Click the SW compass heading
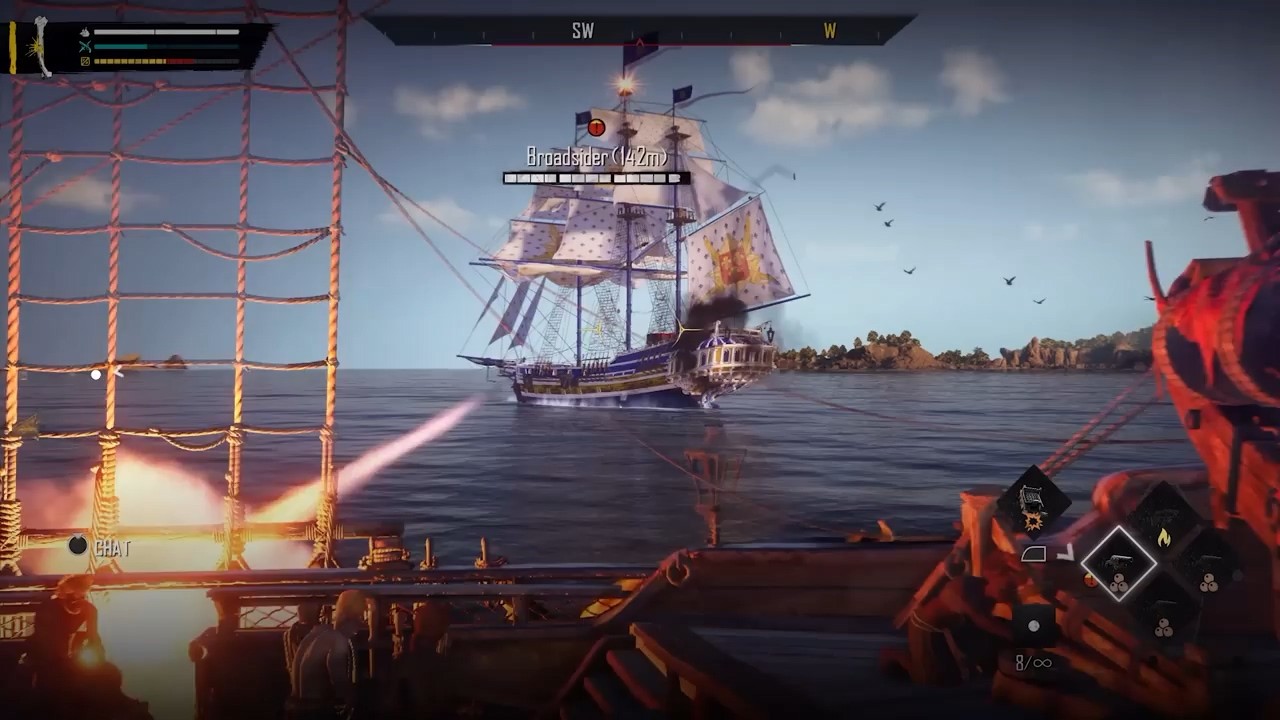The image size is (1280, 720). click(x=583, y=31)
